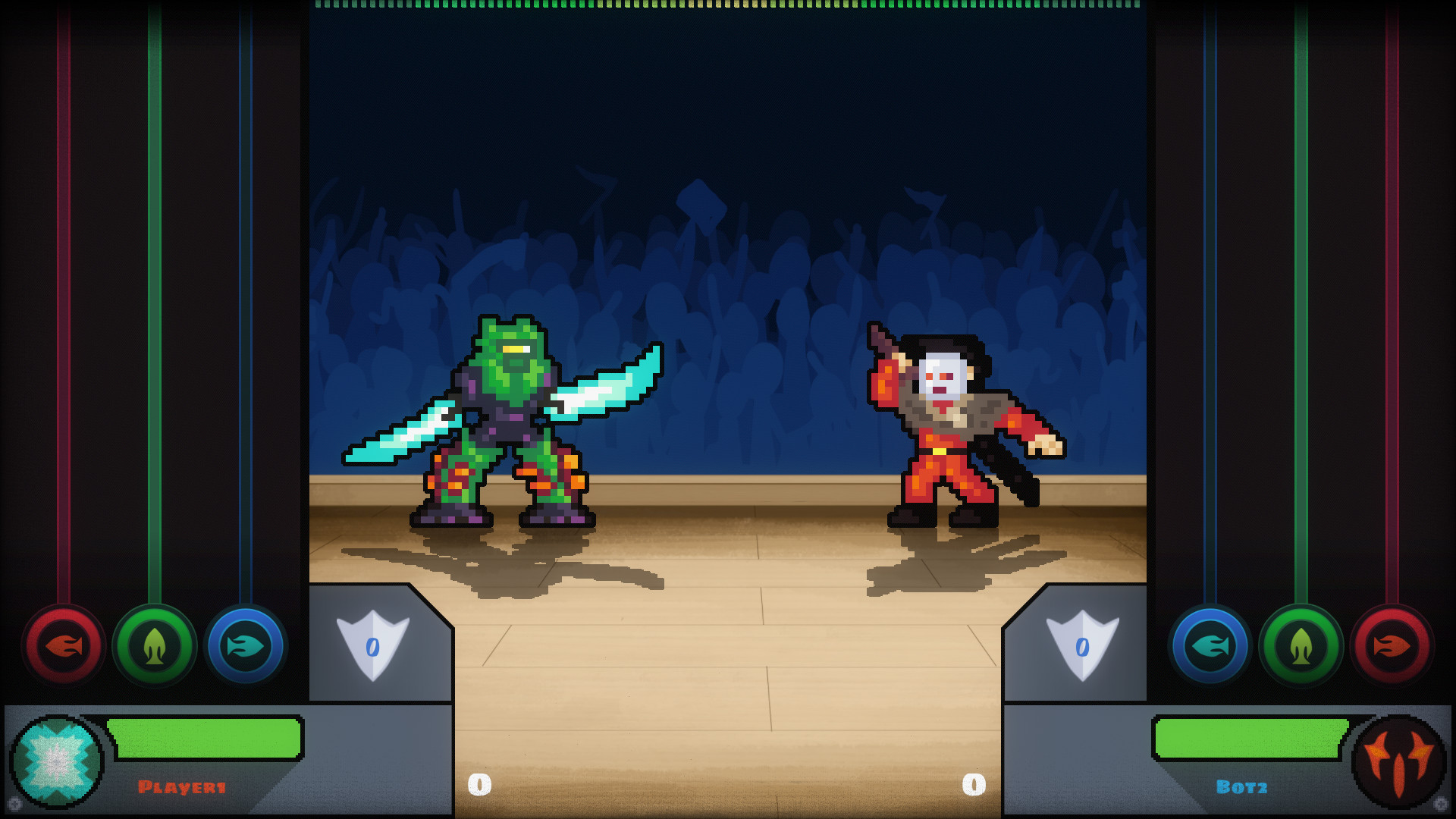
Task: Click Bot2's shield counter showing 0
Action: [x=1083, y=645]
